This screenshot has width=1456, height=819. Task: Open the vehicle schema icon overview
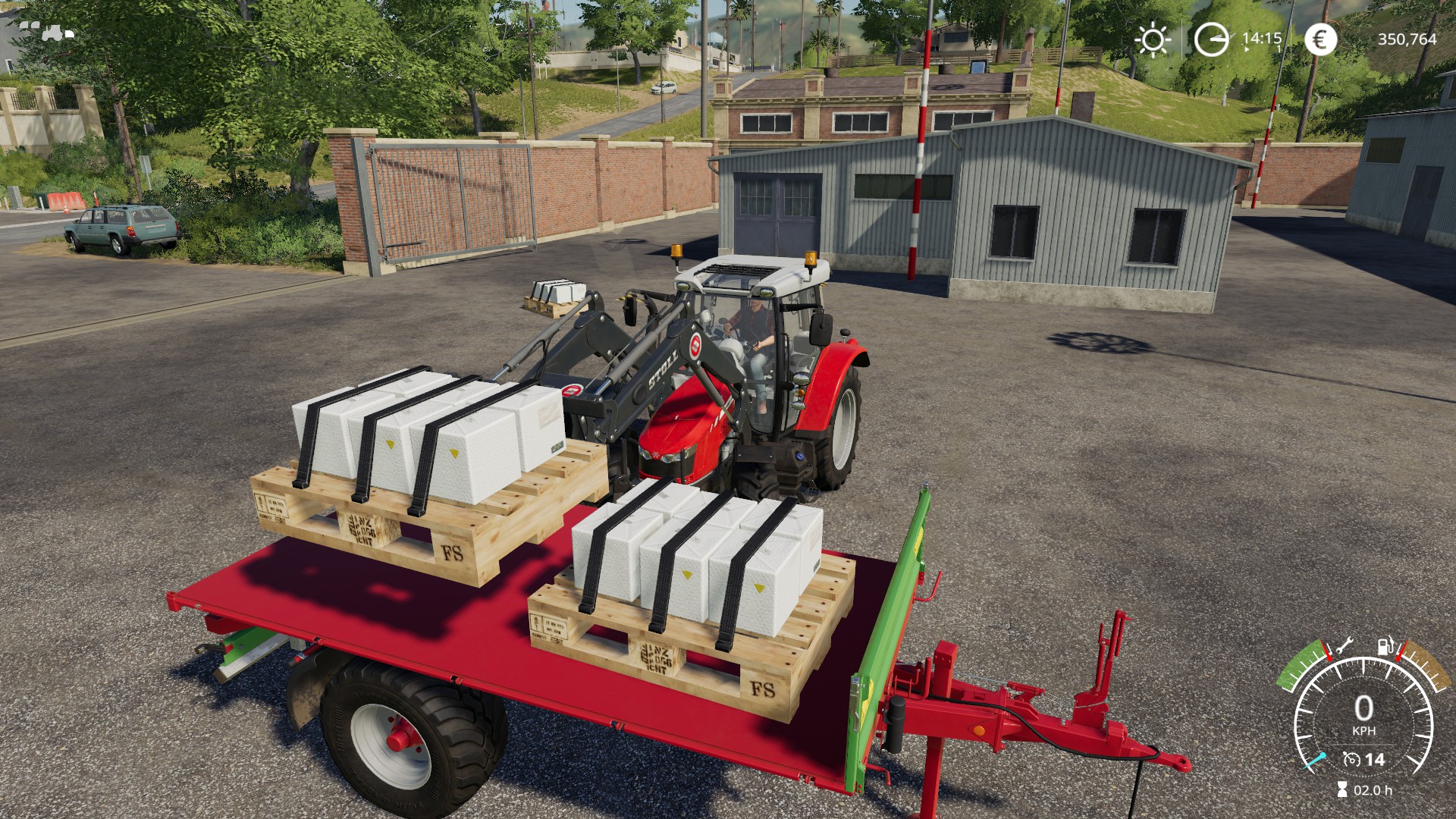[x=47, y=31]
